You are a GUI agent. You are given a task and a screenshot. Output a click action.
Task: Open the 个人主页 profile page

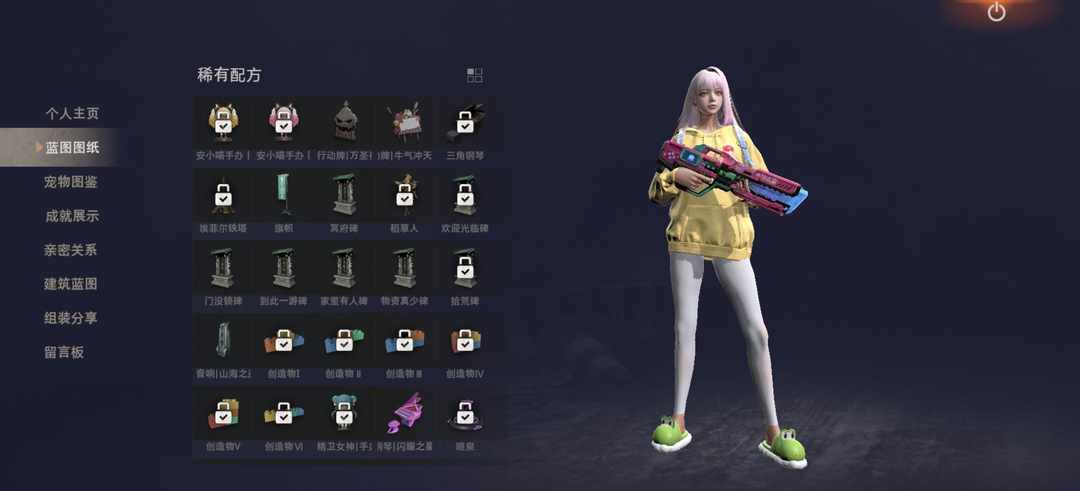click(x=71, y=114)
